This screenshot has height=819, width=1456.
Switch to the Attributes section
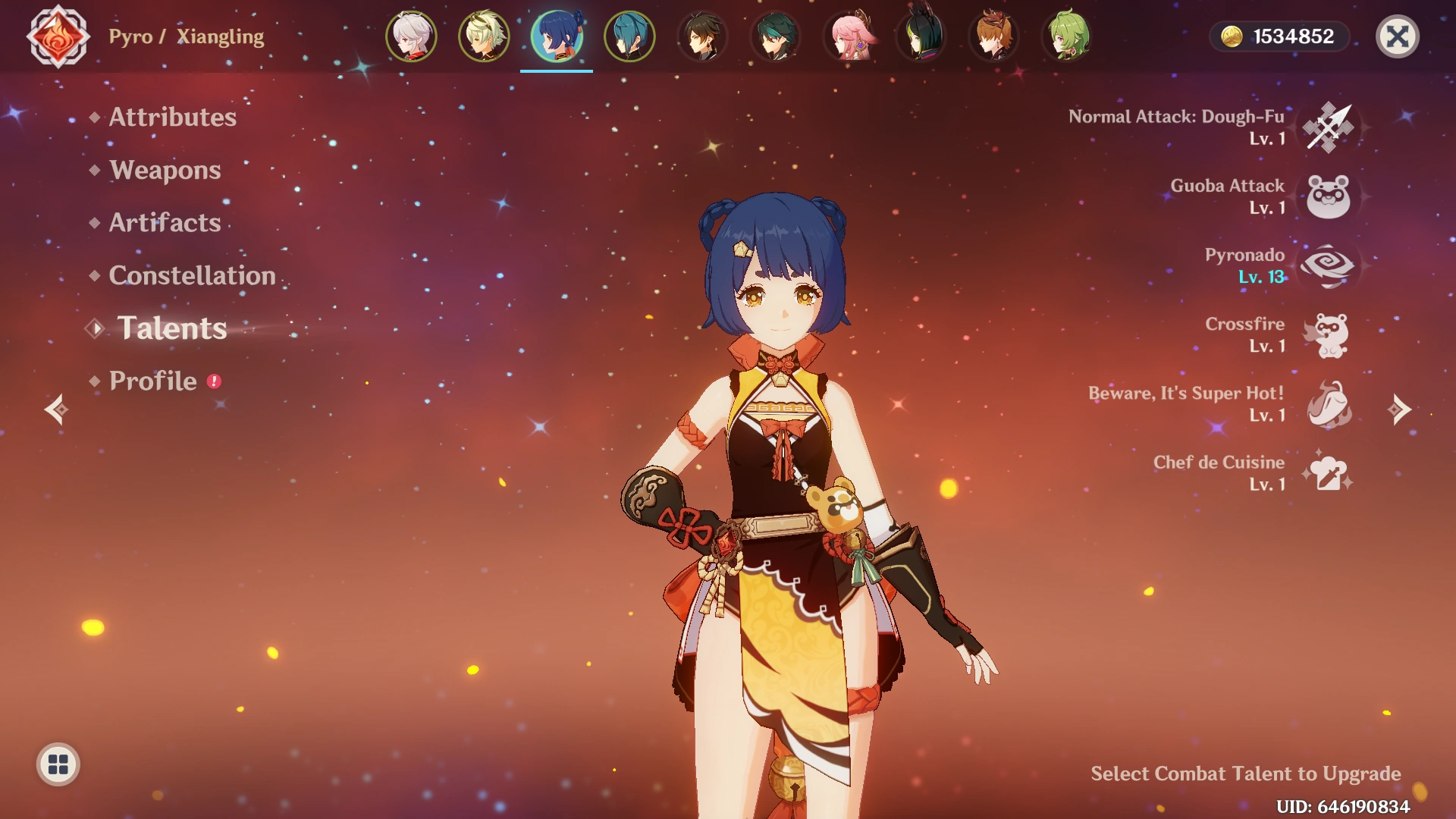click(x=171, y=118)
